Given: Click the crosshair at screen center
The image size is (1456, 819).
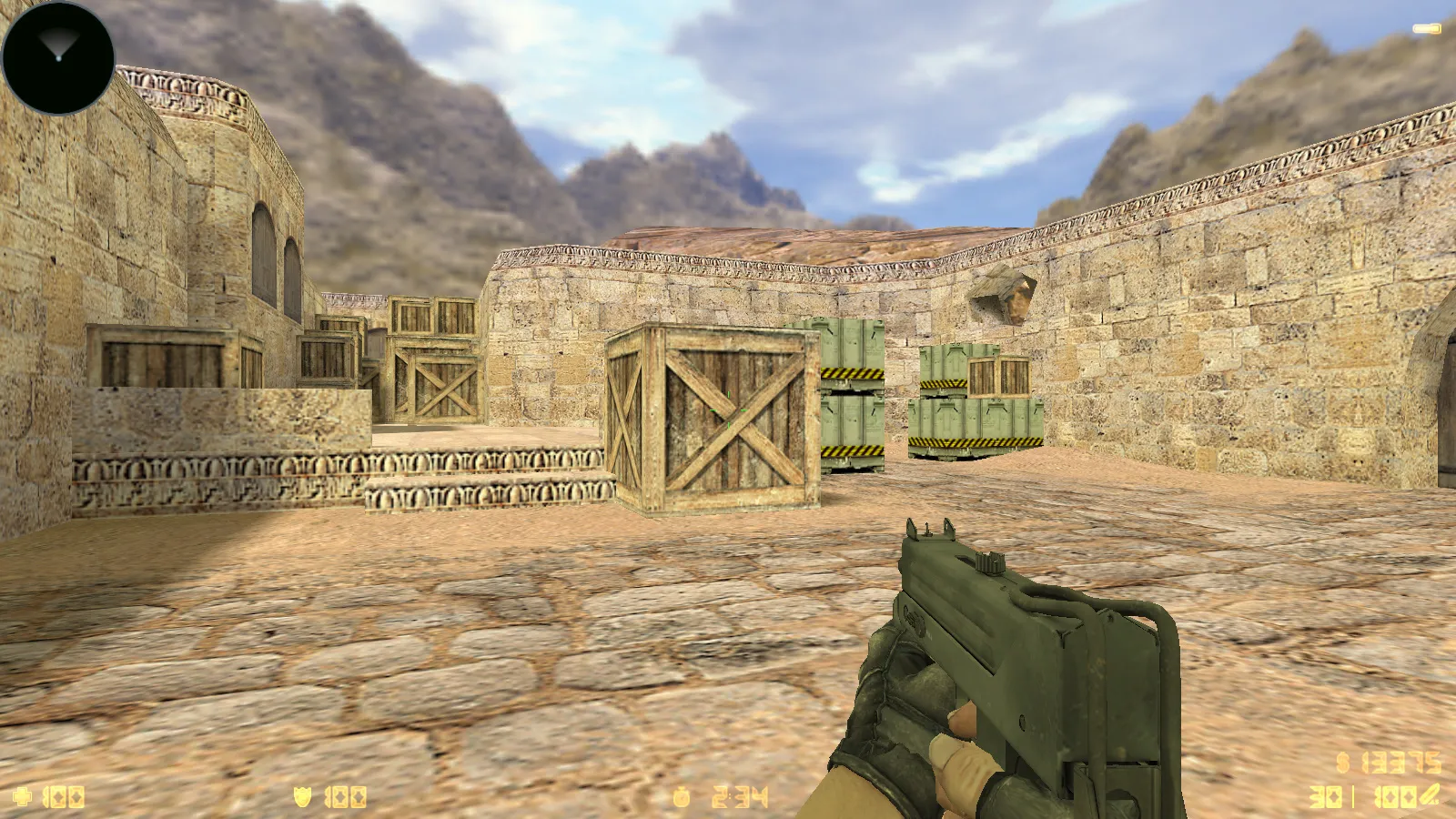Looking at the screenshot, I should [728, 409].
